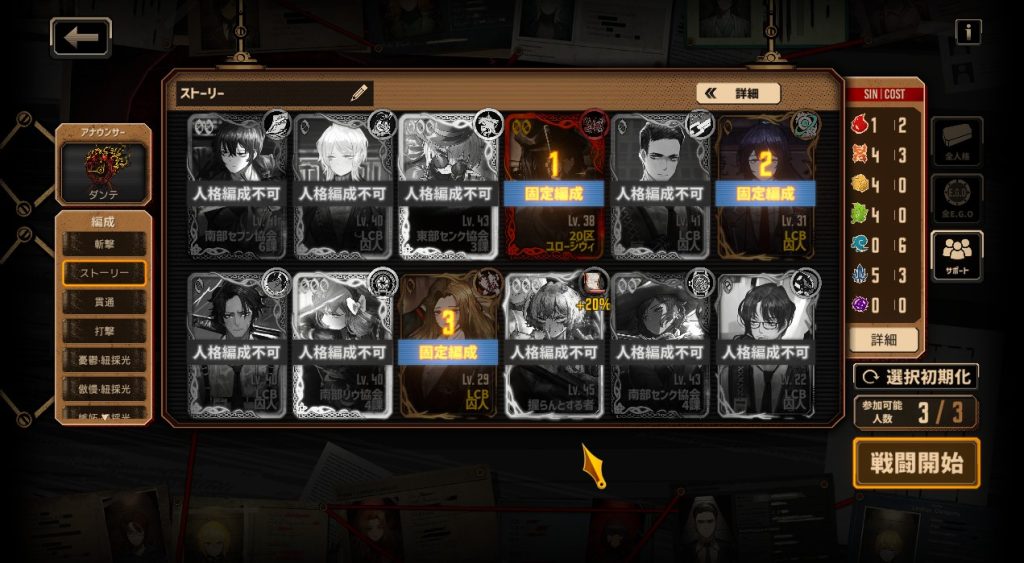Open the サポート support panel
Image resolution: width=1024 pixels, height=563 pixels.
click(957, 257)
